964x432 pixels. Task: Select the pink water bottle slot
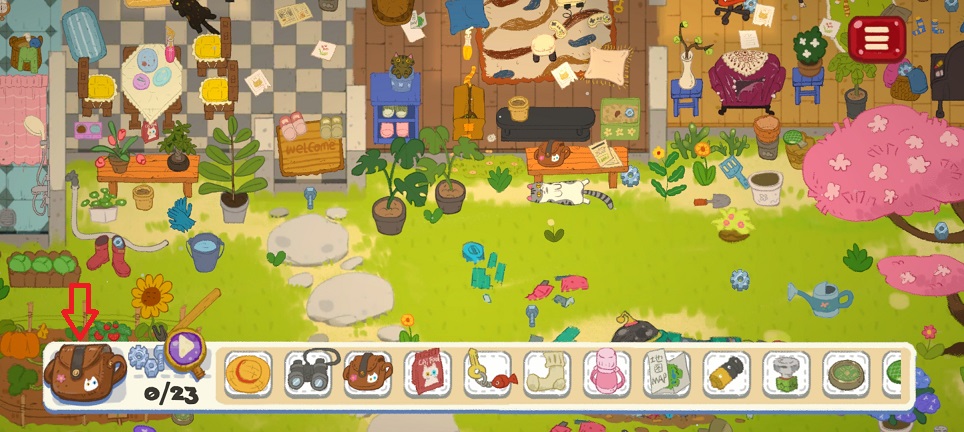click(607, 374)
